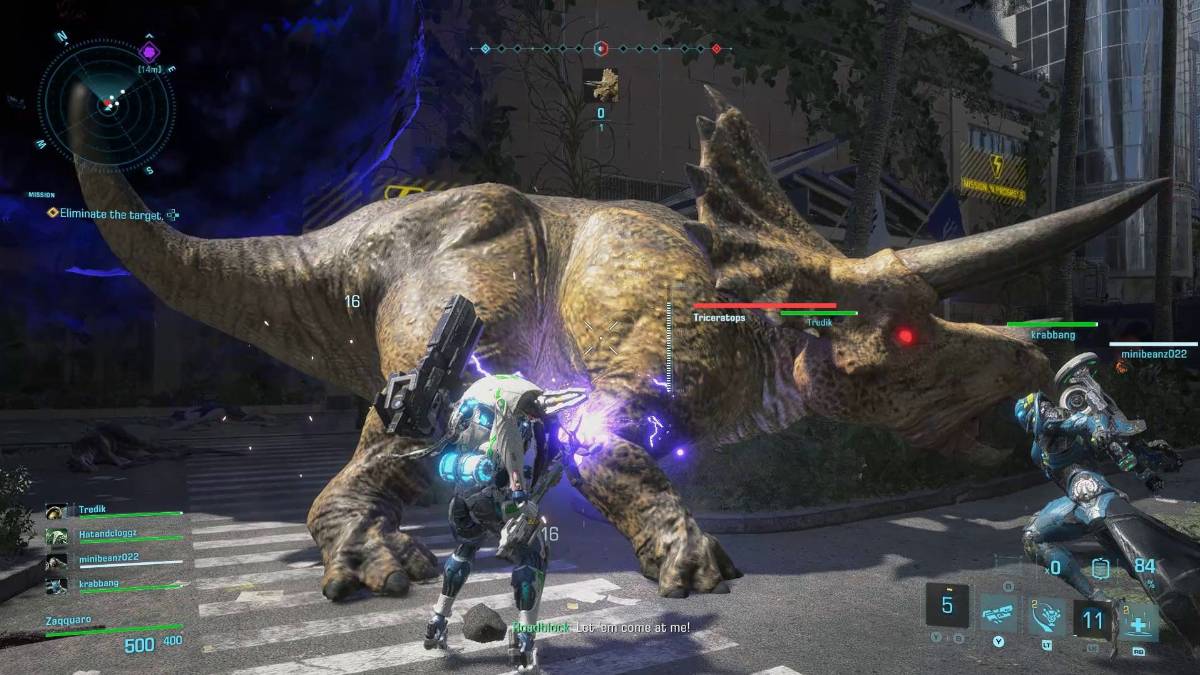Click the ability slot showing cooldown 11
The height and width of the screenshot is (675, 1200).
click(1093, 621)
